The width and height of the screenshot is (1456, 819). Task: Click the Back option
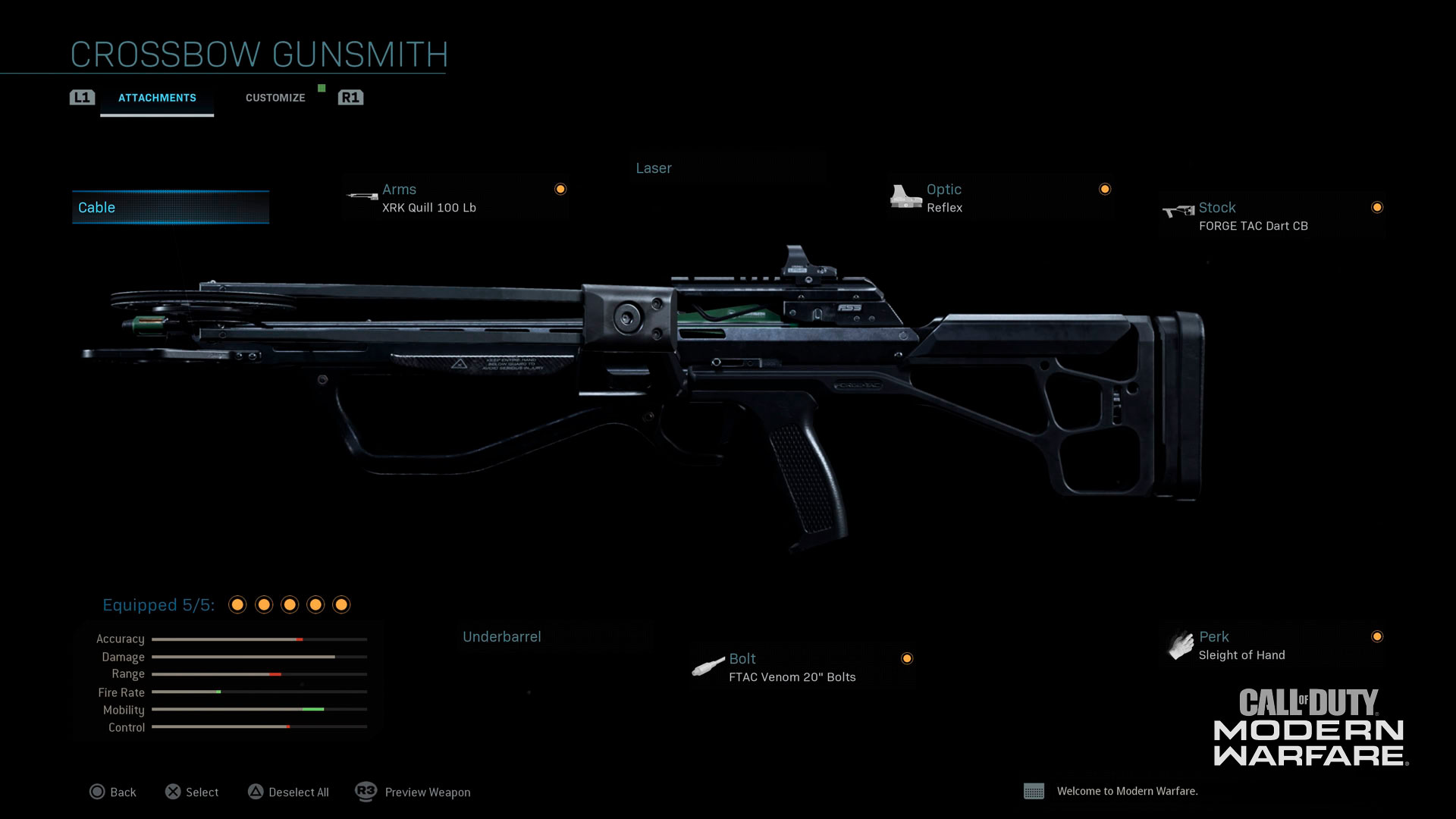(x=113, y=792)
